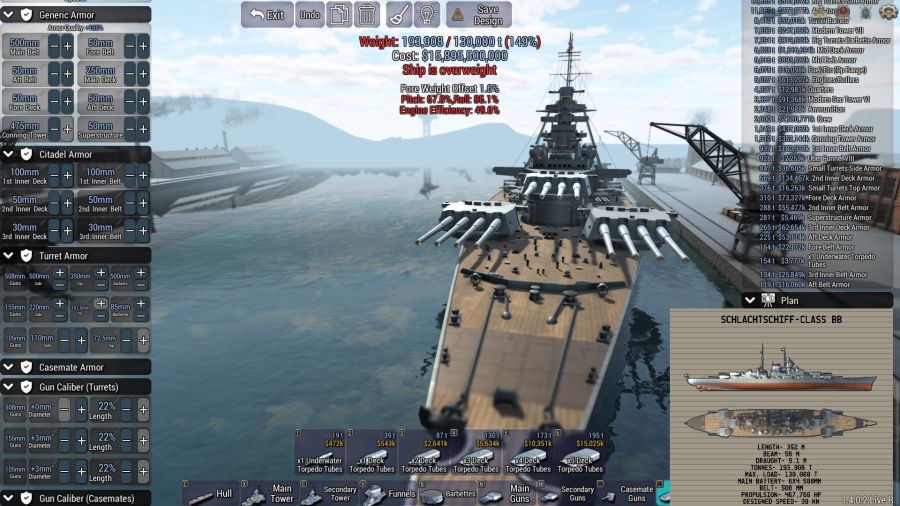Viewport: 900px width, 506px height.
Task: Exit the ship designer
Action: tap(267, 15)
